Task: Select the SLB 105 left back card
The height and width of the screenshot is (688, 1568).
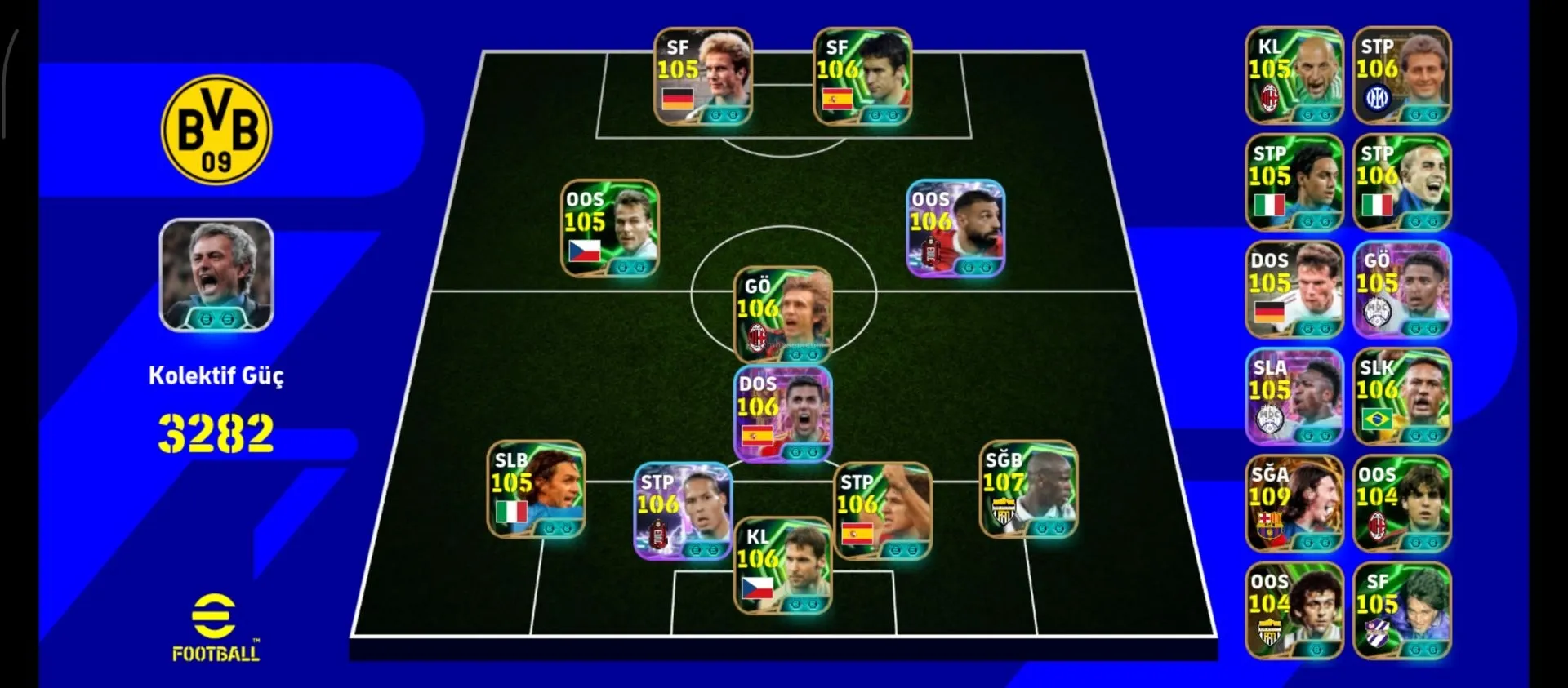Action: pos(536,490)
